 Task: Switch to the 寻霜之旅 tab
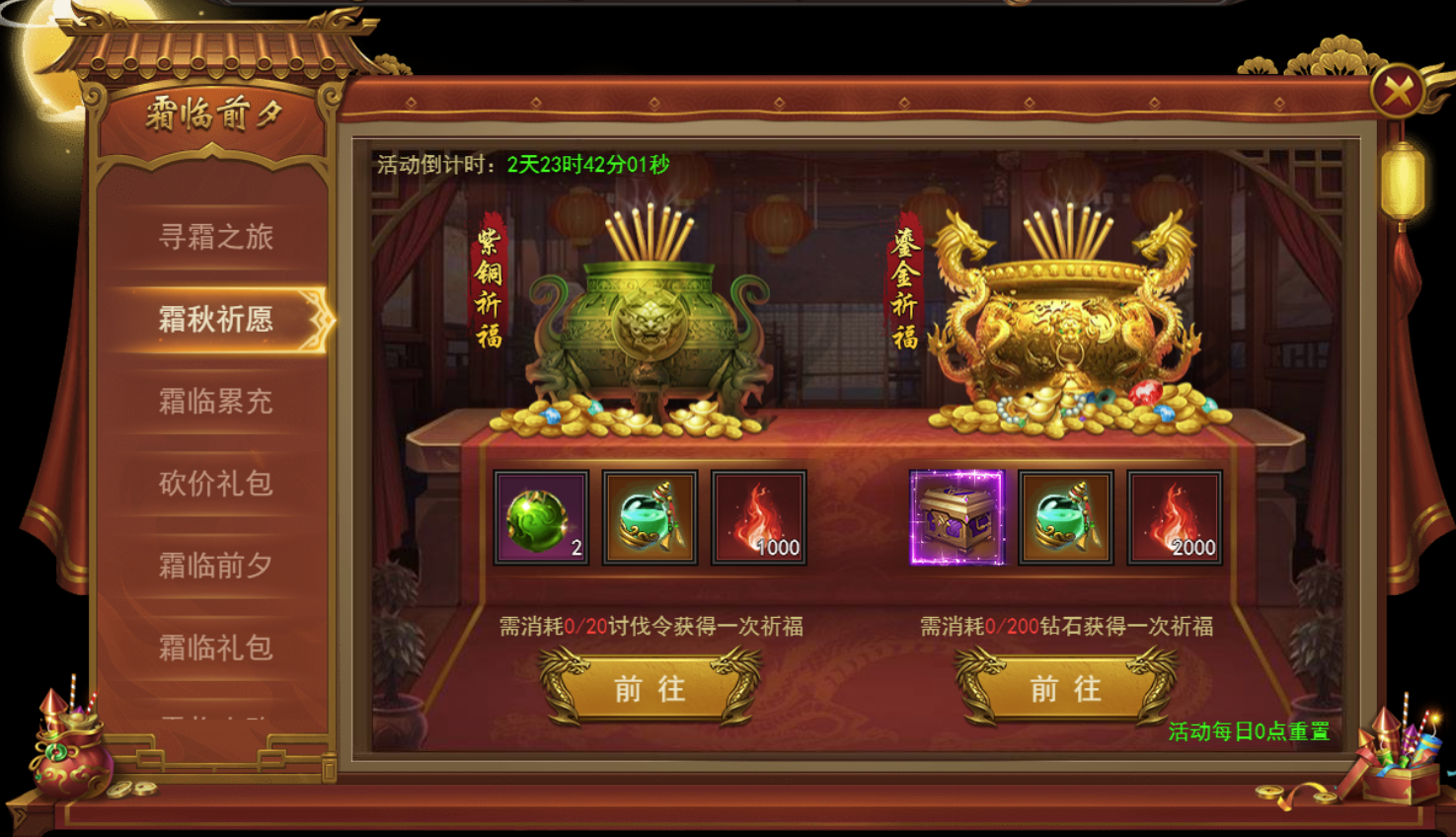click(215, 237)
